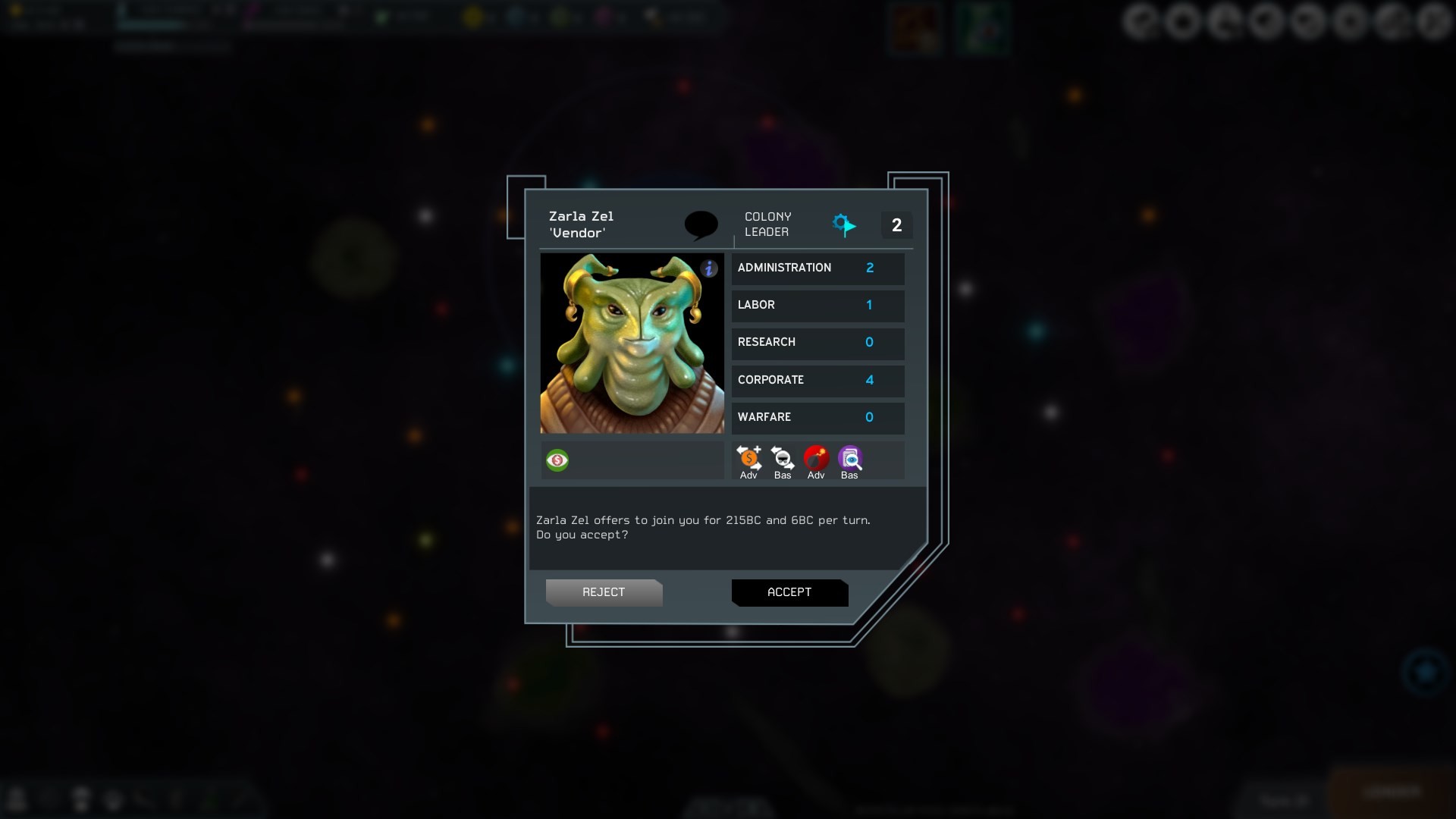Inspect the orange coin Adv skill icon
The width and height of the screenshot is (1456, 819).
tap(749, 458)
